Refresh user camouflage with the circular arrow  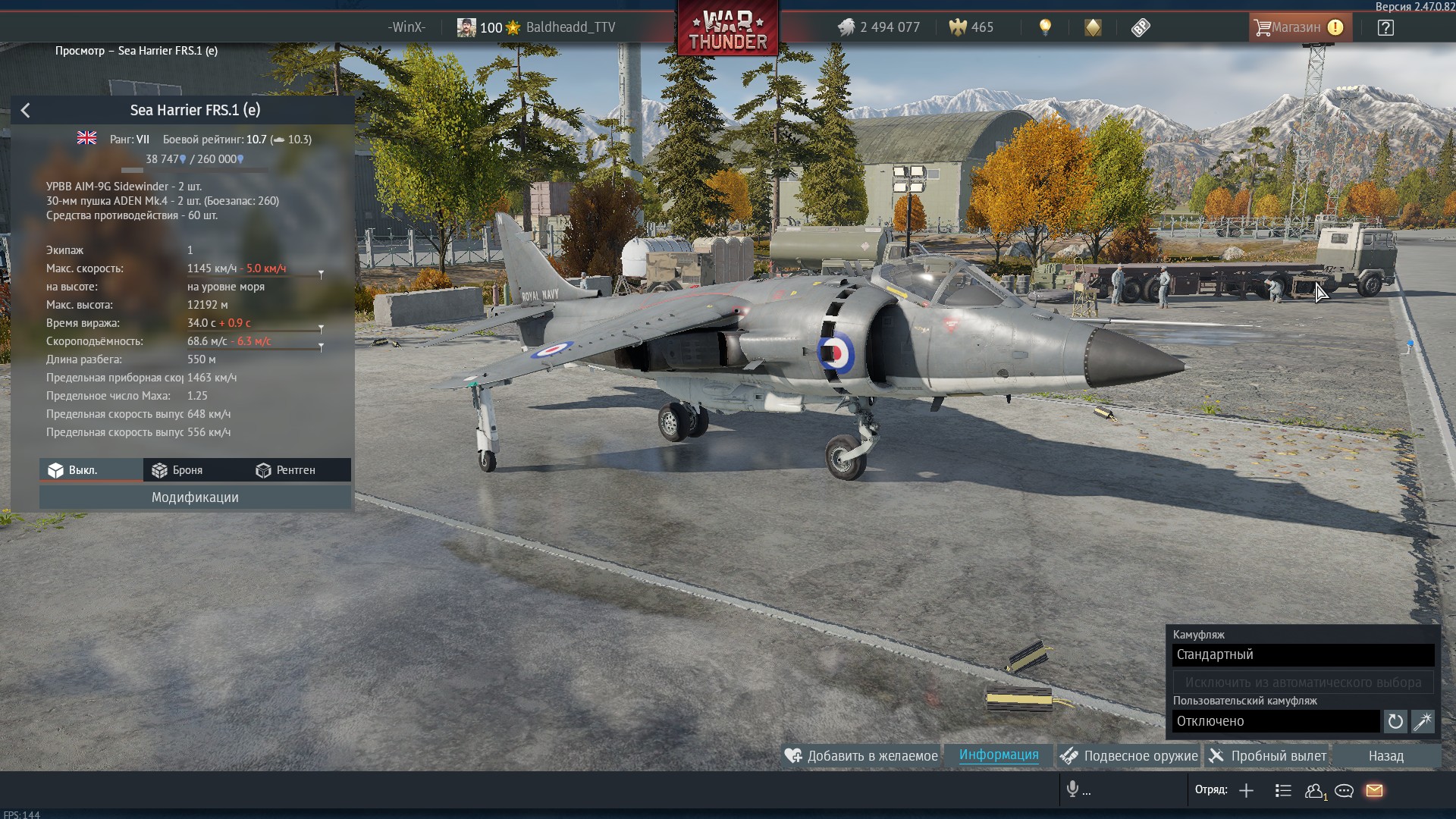click(x=1395, y=721)
